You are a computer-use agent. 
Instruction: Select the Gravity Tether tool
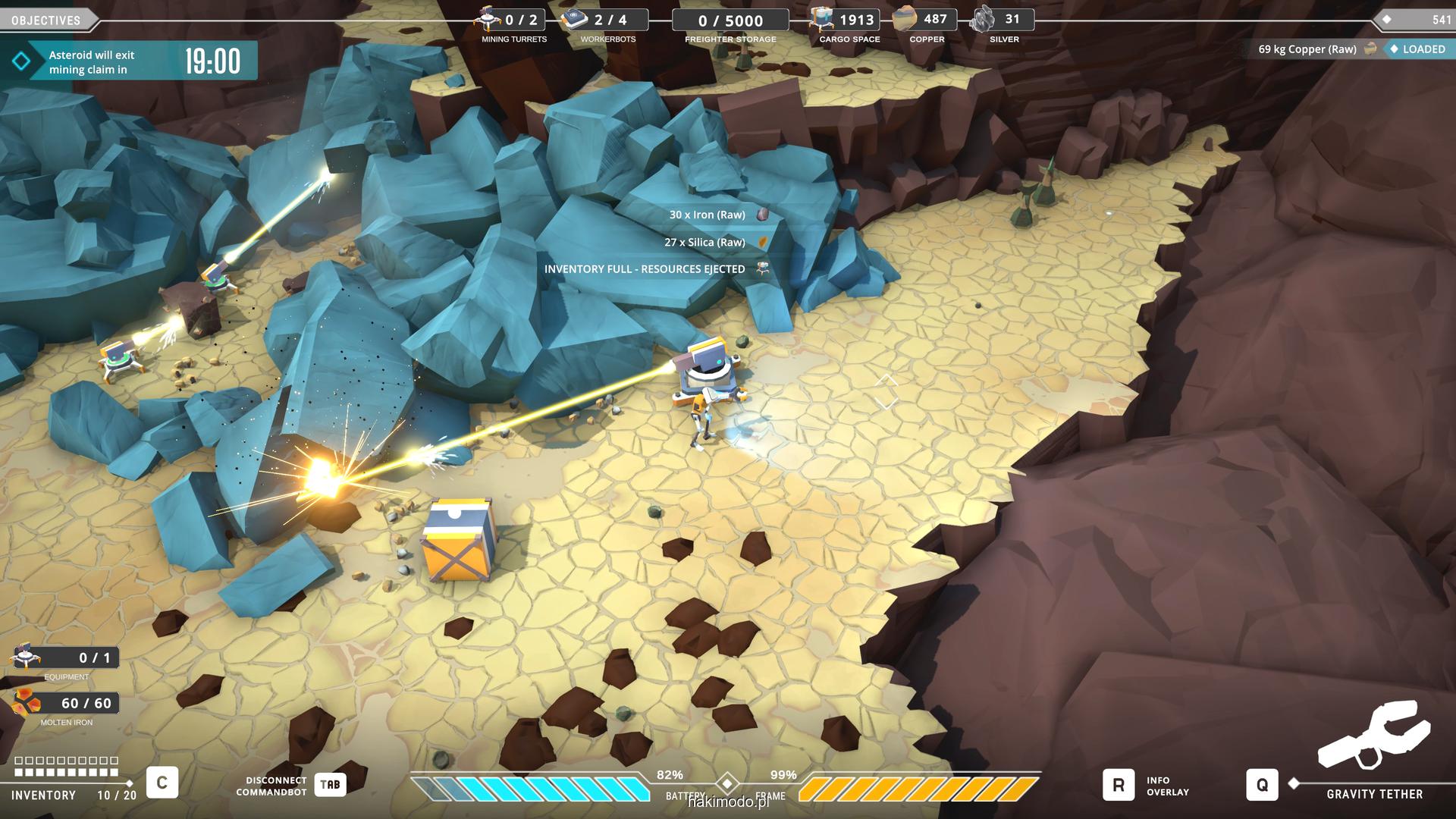1262,785
